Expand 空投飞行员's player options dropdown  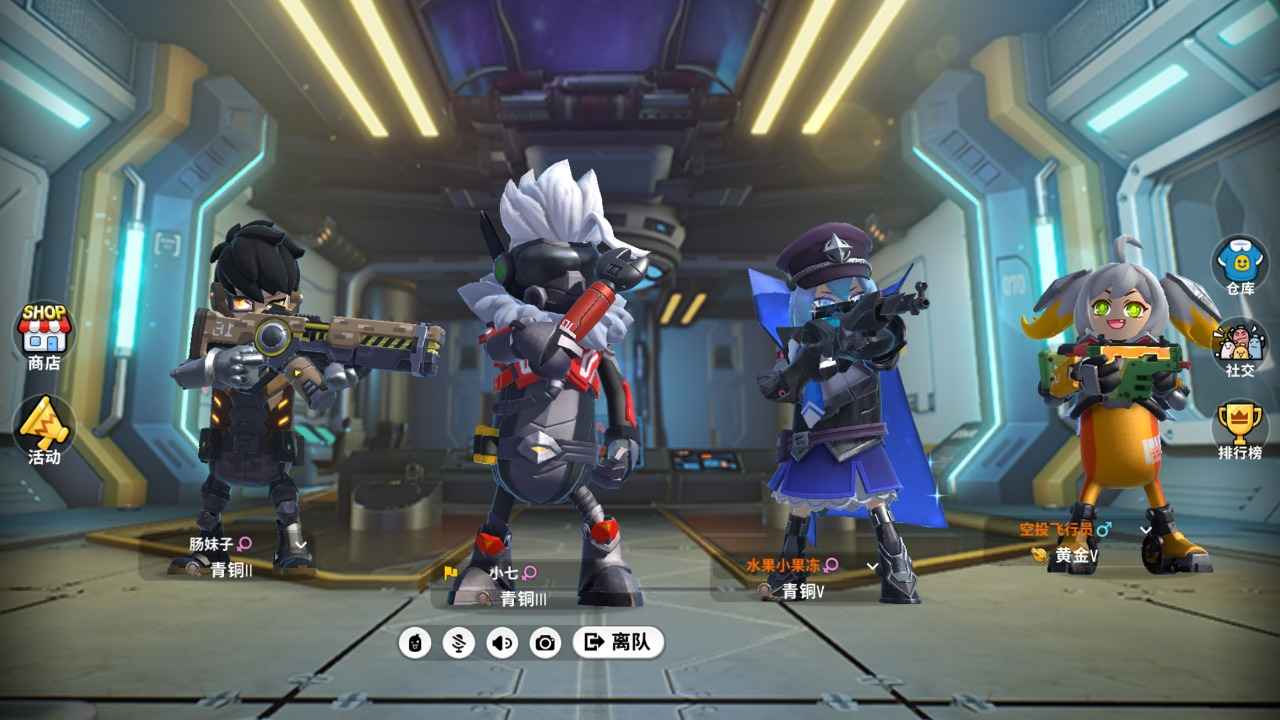[x=1144, y=531]
